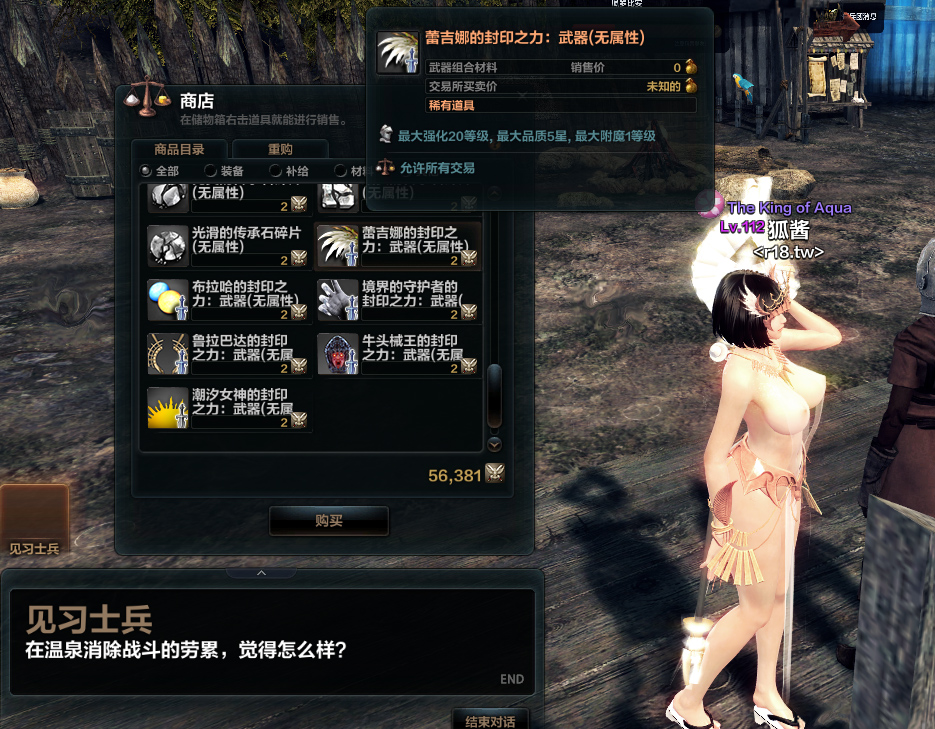Viewport: 935px width, 729px height.
Task: Pick 蕾吉娜的封印之力 weapon item
Action: coord(398,245)
